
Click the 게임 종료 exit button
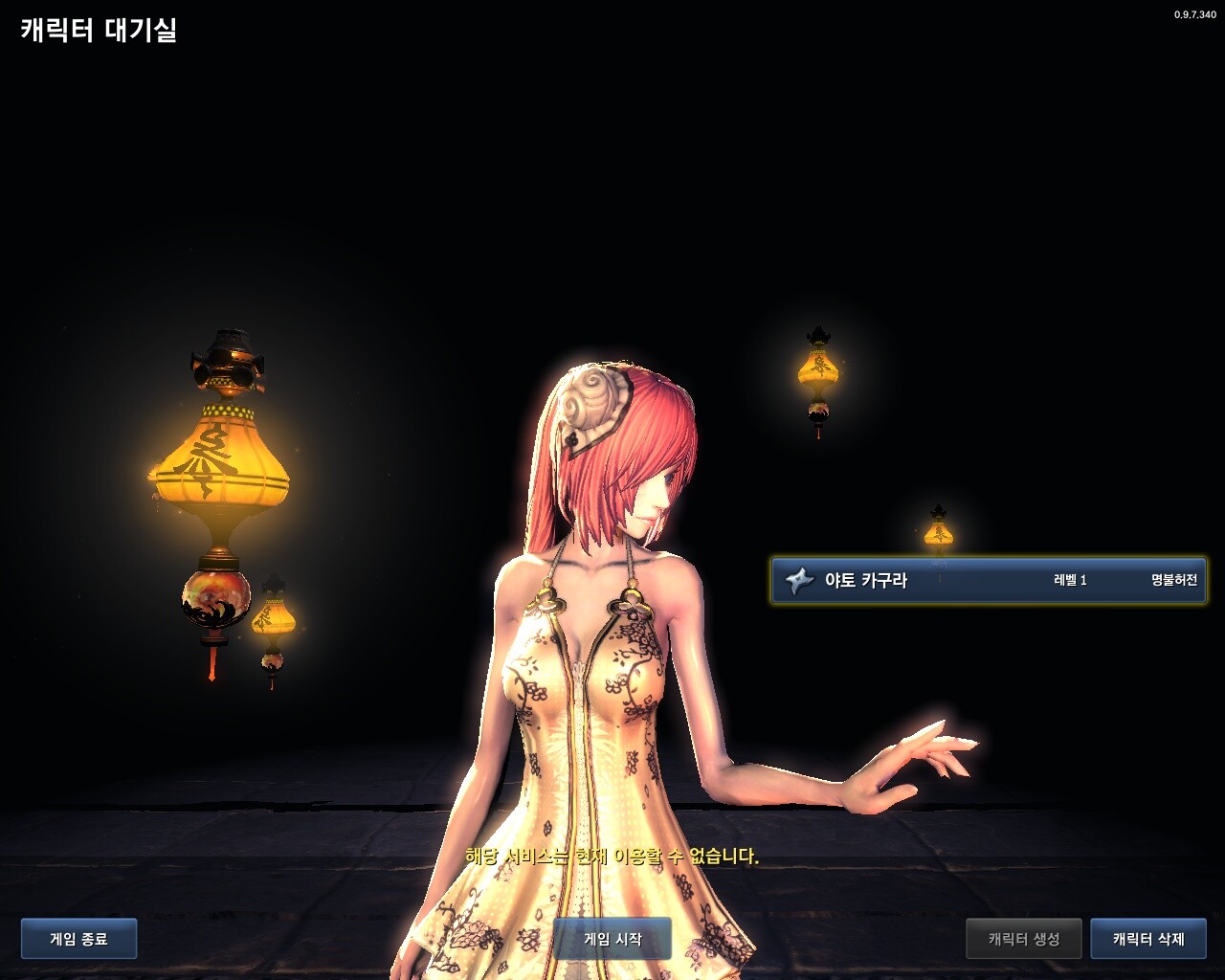coord(78,939)
